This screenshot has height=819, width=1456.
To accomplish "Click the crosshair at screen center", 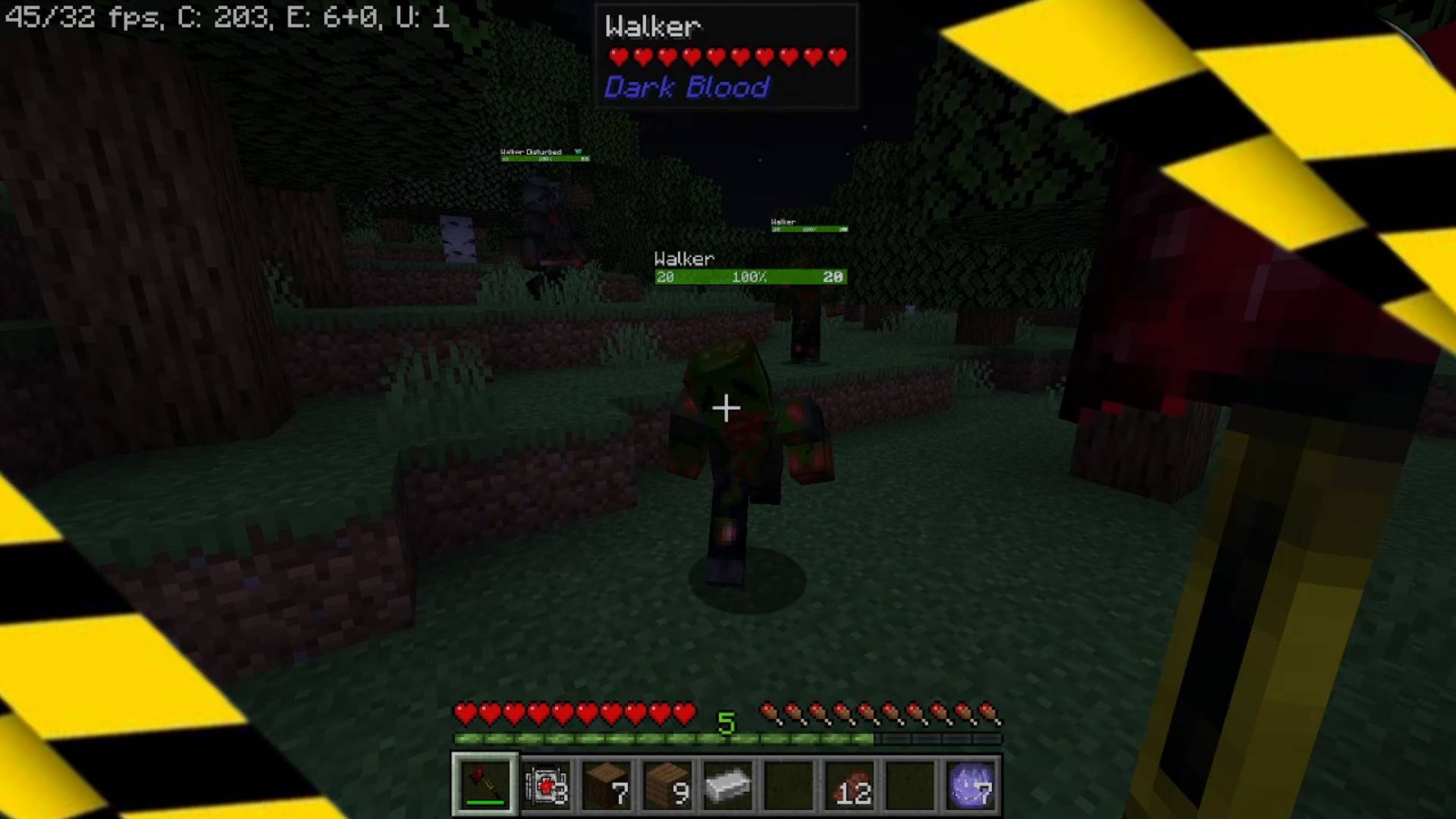I will tap(726, 409).
